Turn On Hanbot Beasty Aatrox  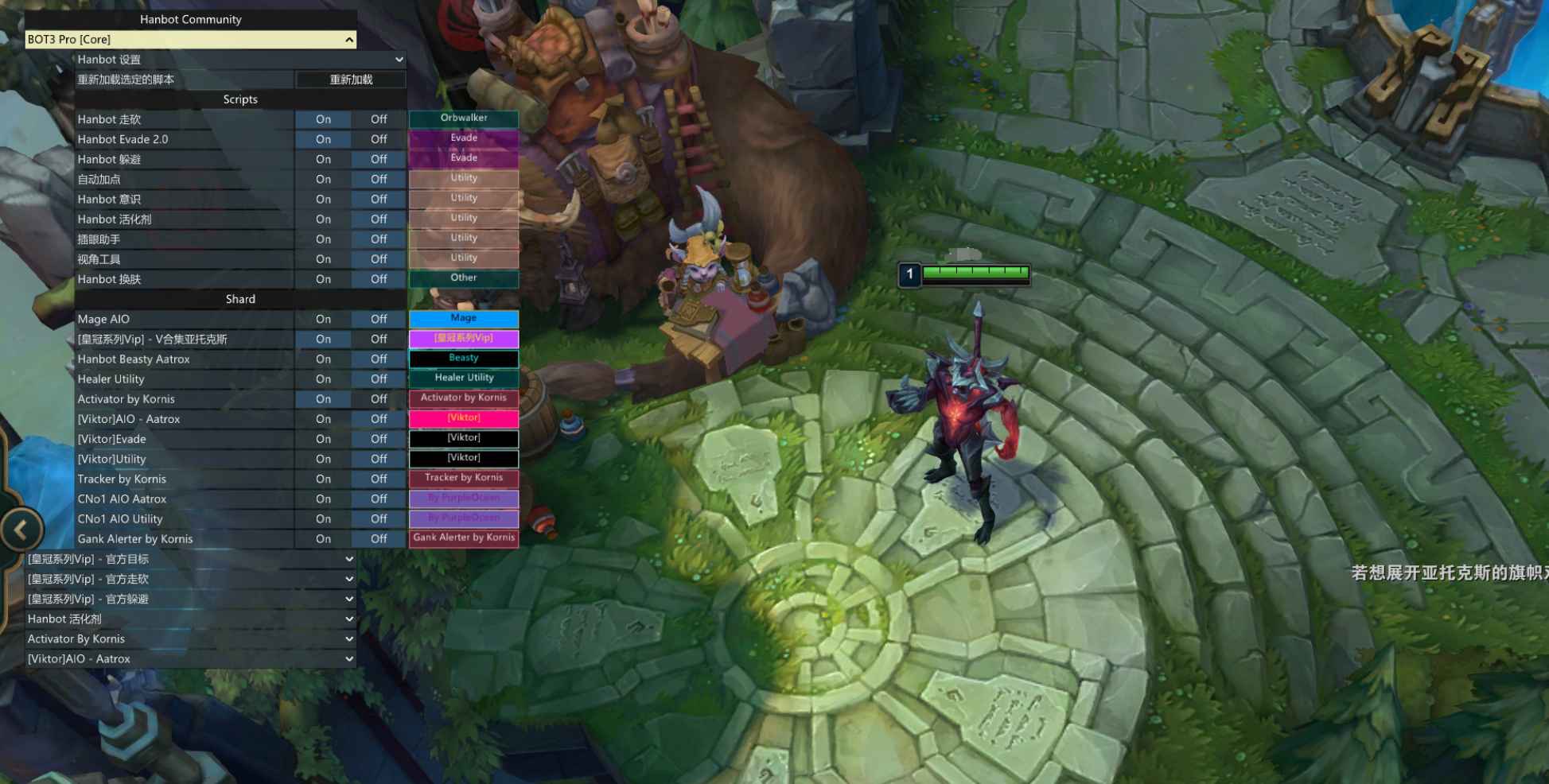[323, 359]
